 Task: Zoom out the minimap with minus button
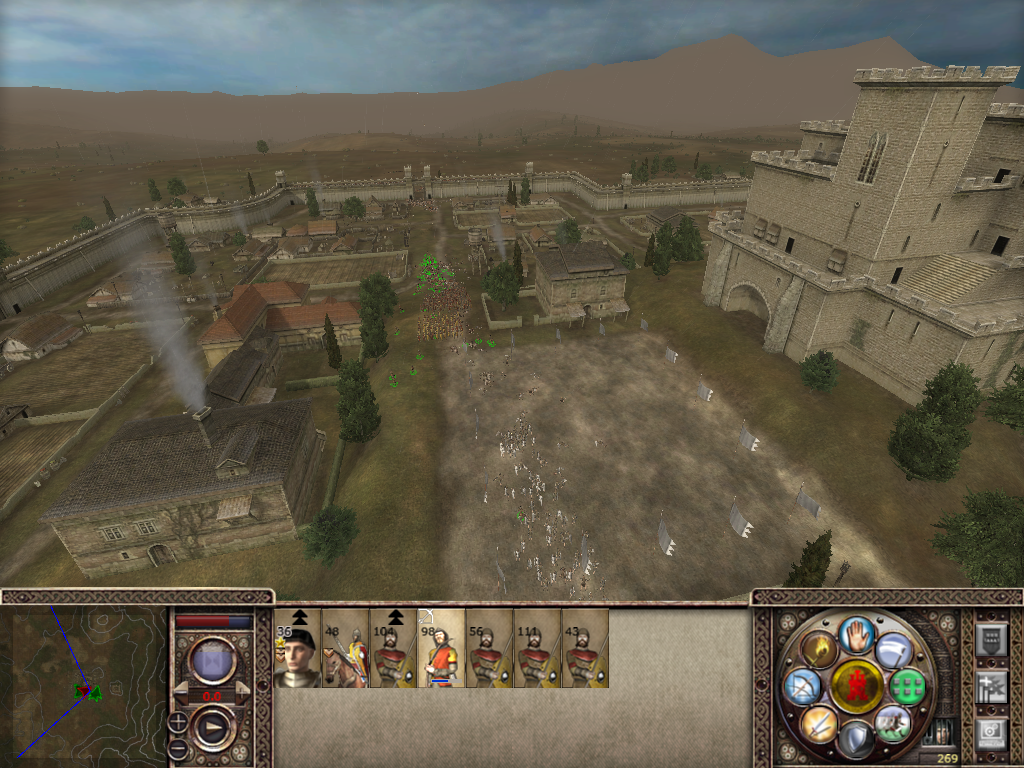pos(178,746)
